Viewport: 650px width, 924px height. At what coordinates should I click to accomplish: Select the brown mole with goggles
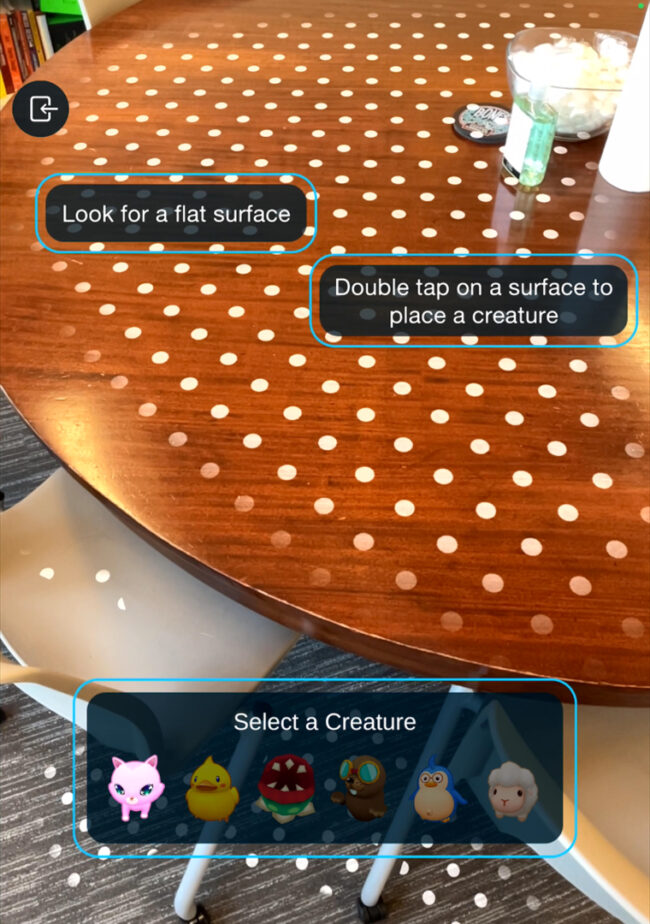tap(360, 788)
